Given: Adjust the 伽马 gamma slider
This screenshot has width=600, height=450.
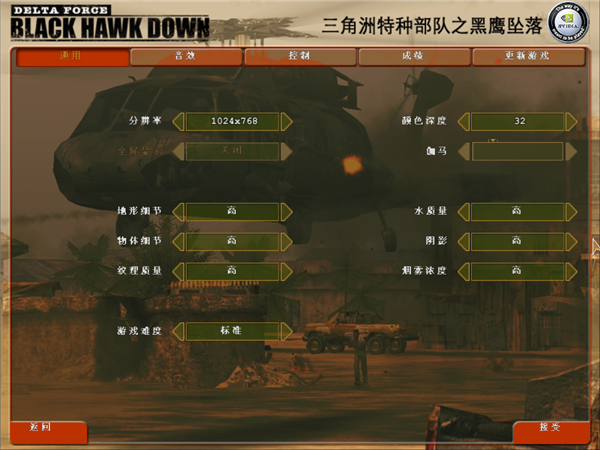Looking at the screenshot, I should (518, 151).
